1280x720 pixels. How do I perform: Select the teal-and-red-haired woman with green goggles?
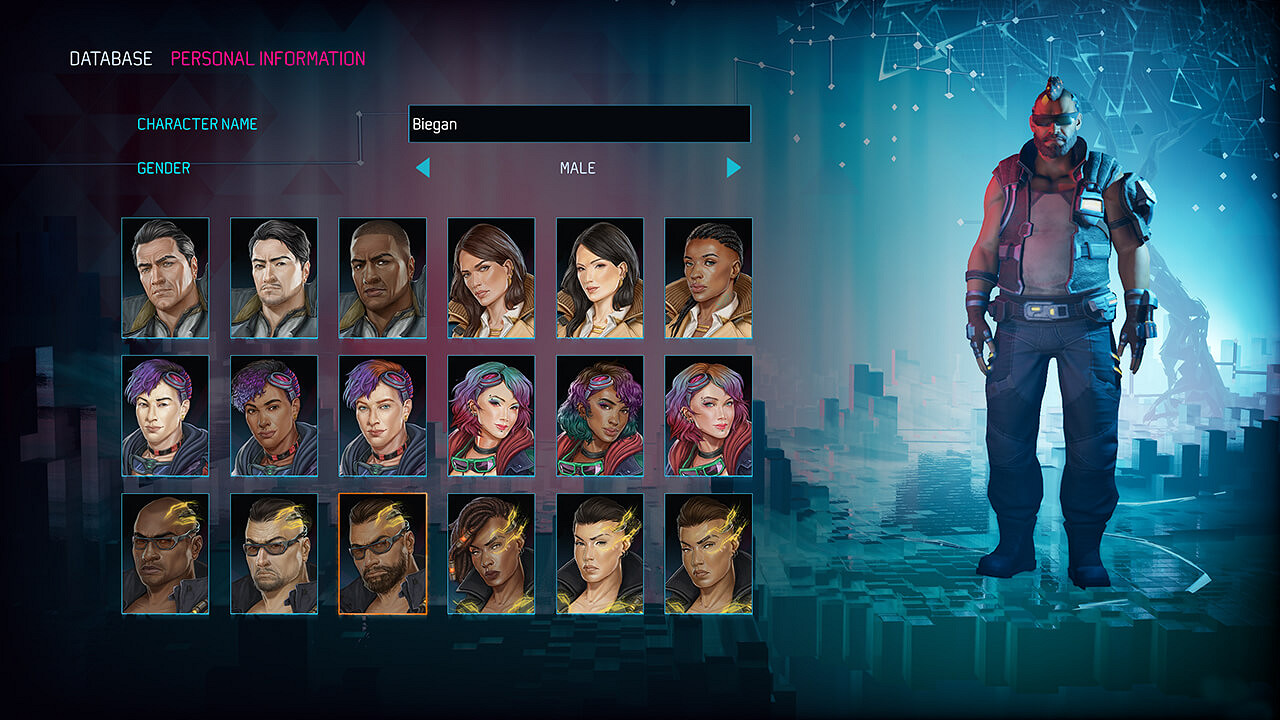(491, 416)
